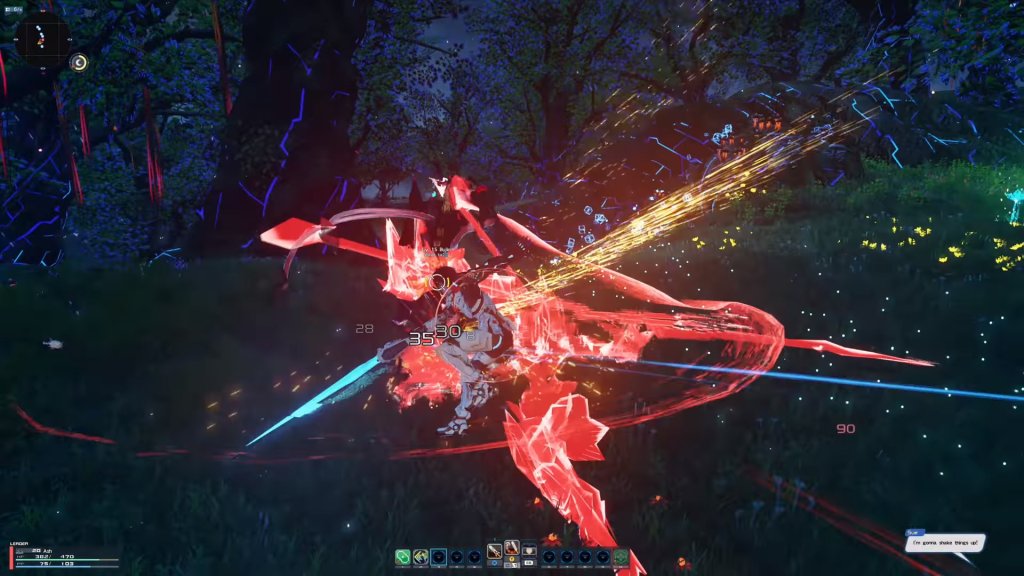Use the green item in the hotbar
Viewport: 1024px width, 576px height.
pyautogui.click(x=403, y=557)
